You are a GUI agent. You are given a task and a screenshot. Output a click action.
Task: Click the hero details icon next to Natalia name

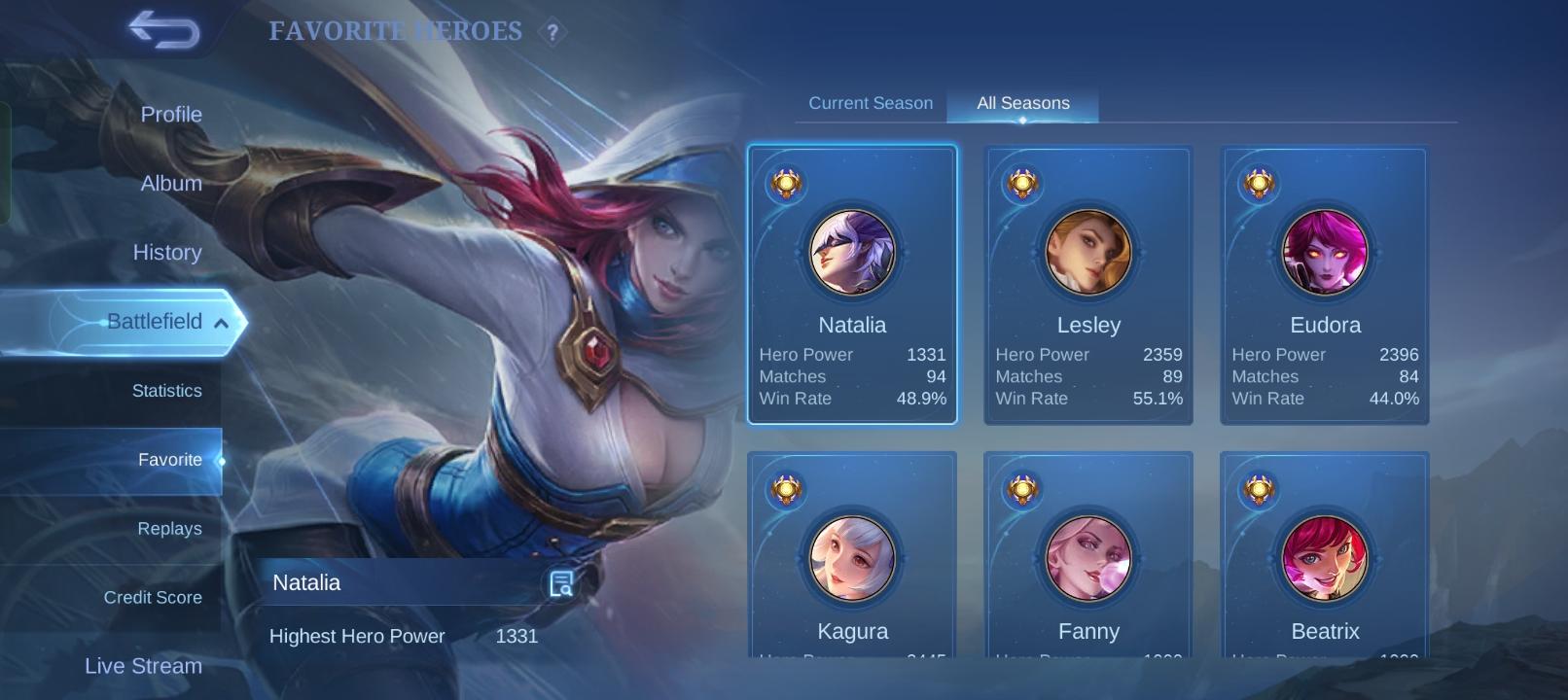pyautogui.click(x=559, y=583)
